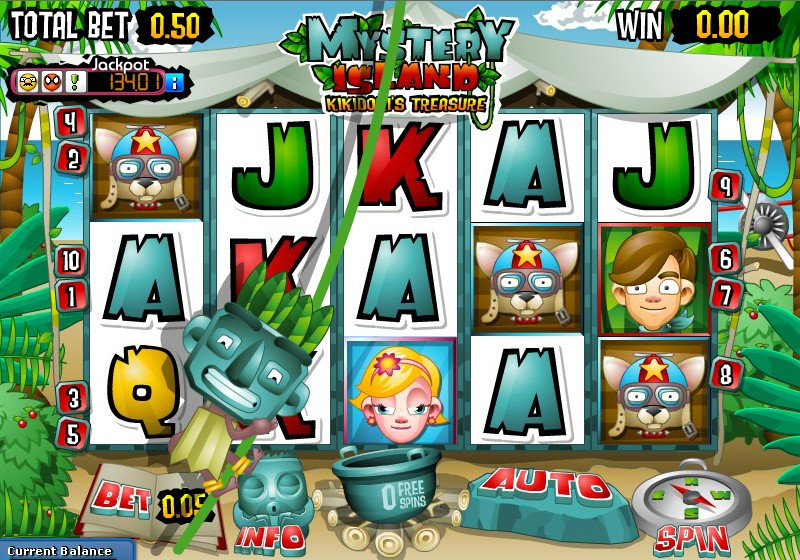800x560 pixels.
Task: Select payline number 7 tag
Action: pyautogui.click(x=724, y=294)
